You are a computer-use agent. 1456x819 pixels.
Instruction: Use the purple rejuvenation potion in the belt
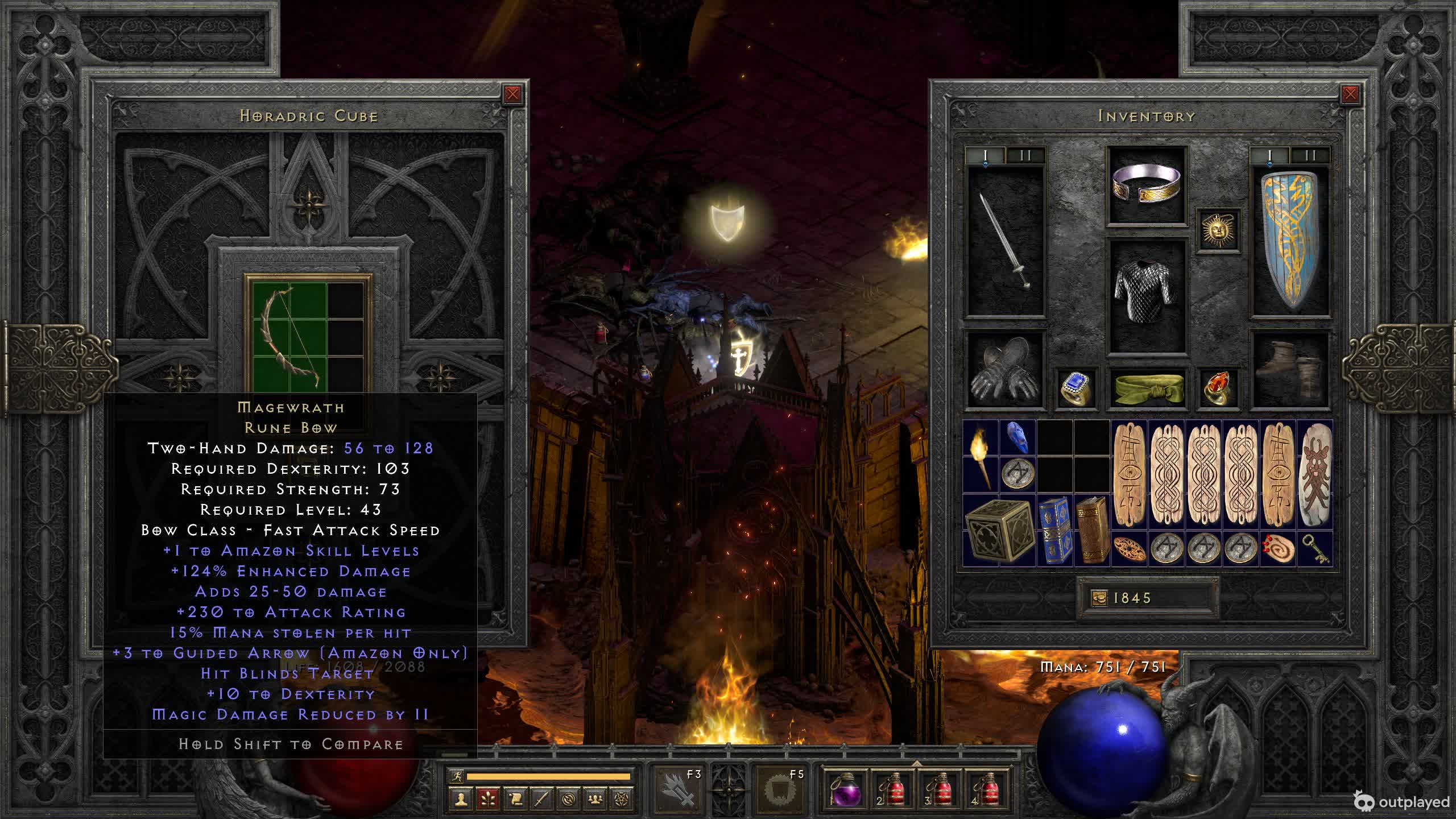coord(845,789)
